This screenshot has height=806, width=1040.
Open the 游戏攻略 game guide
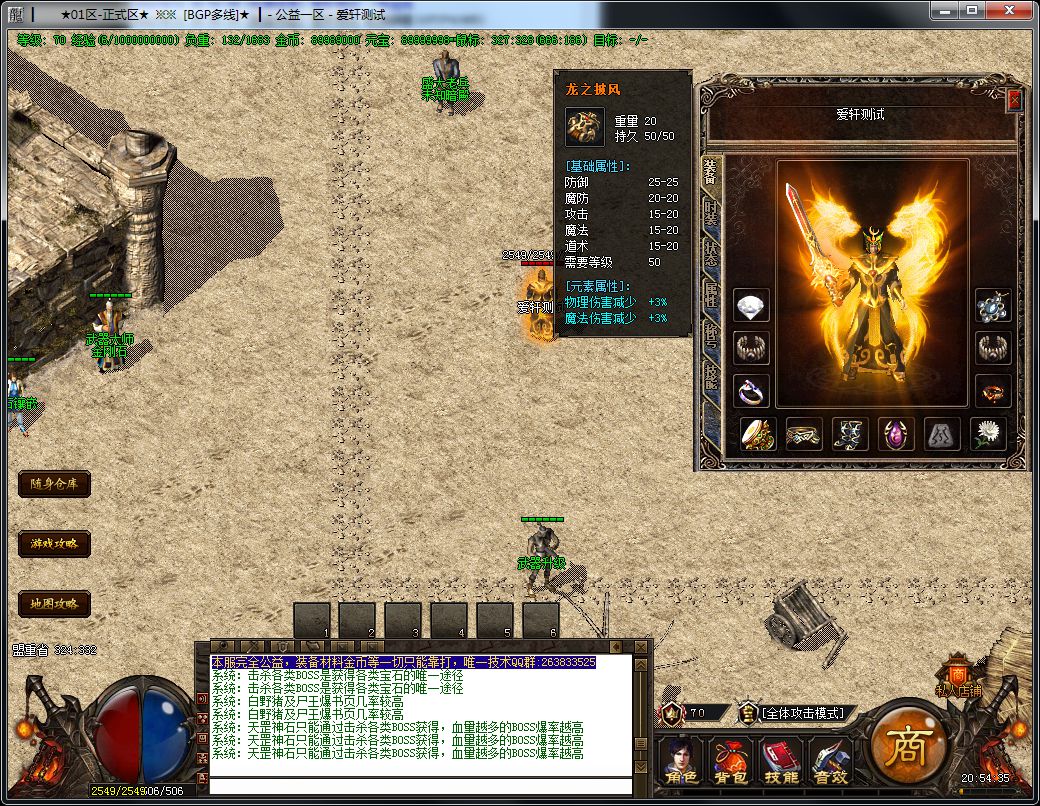[54, 544]
